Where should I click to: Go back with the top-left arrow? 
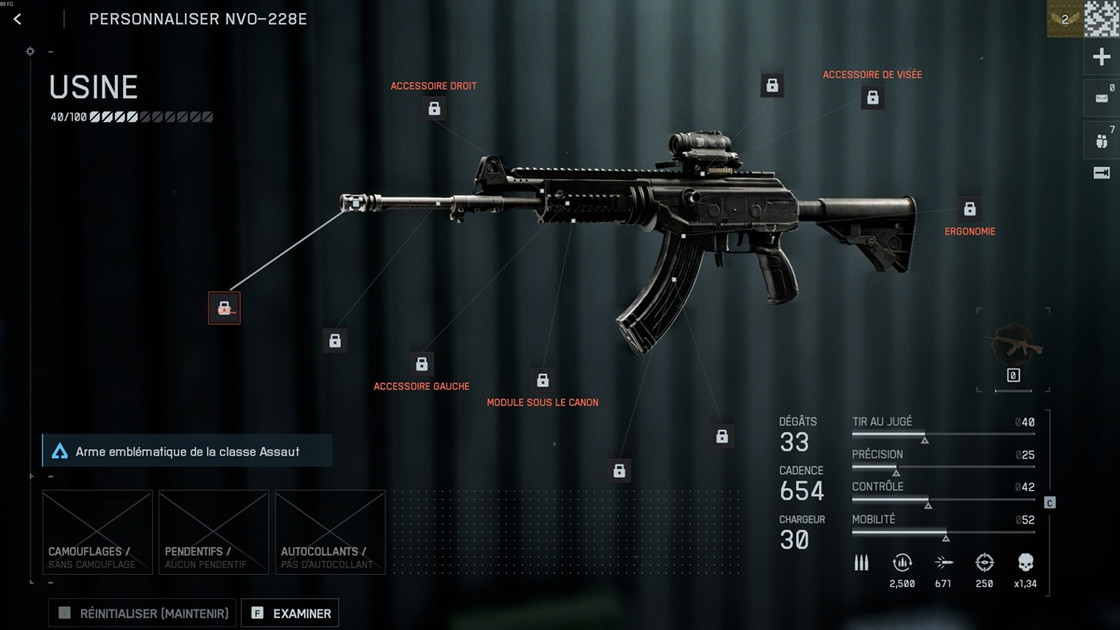point(17,19)
